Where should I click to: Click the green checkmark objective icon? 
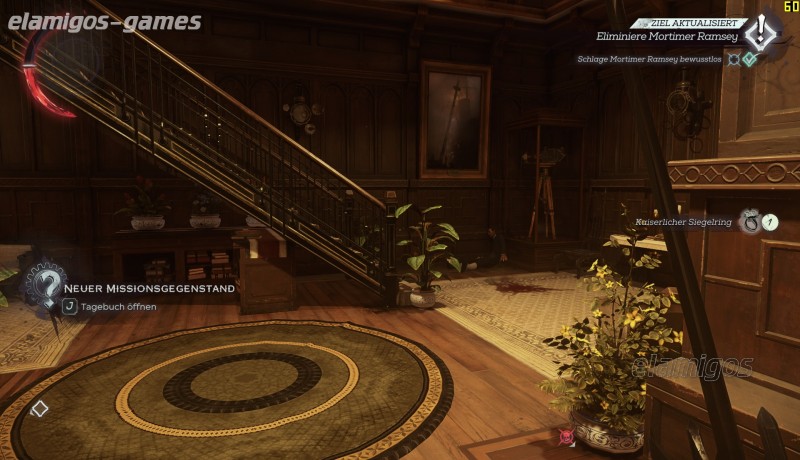point(750,59)
